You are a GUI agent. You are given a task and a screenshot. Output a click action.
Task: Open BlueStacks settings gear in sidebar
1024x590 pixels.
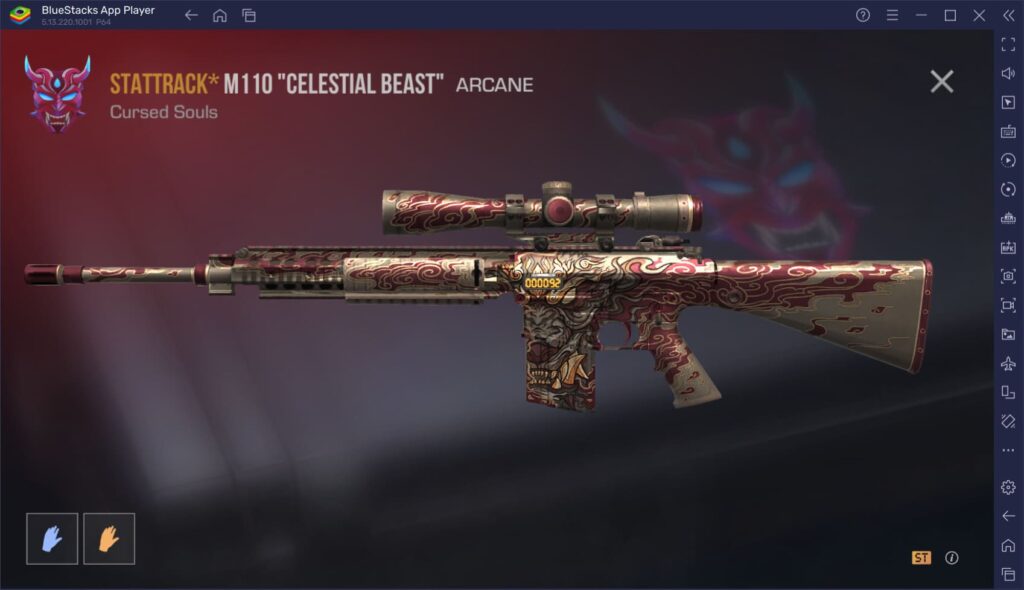(1008, 487)
